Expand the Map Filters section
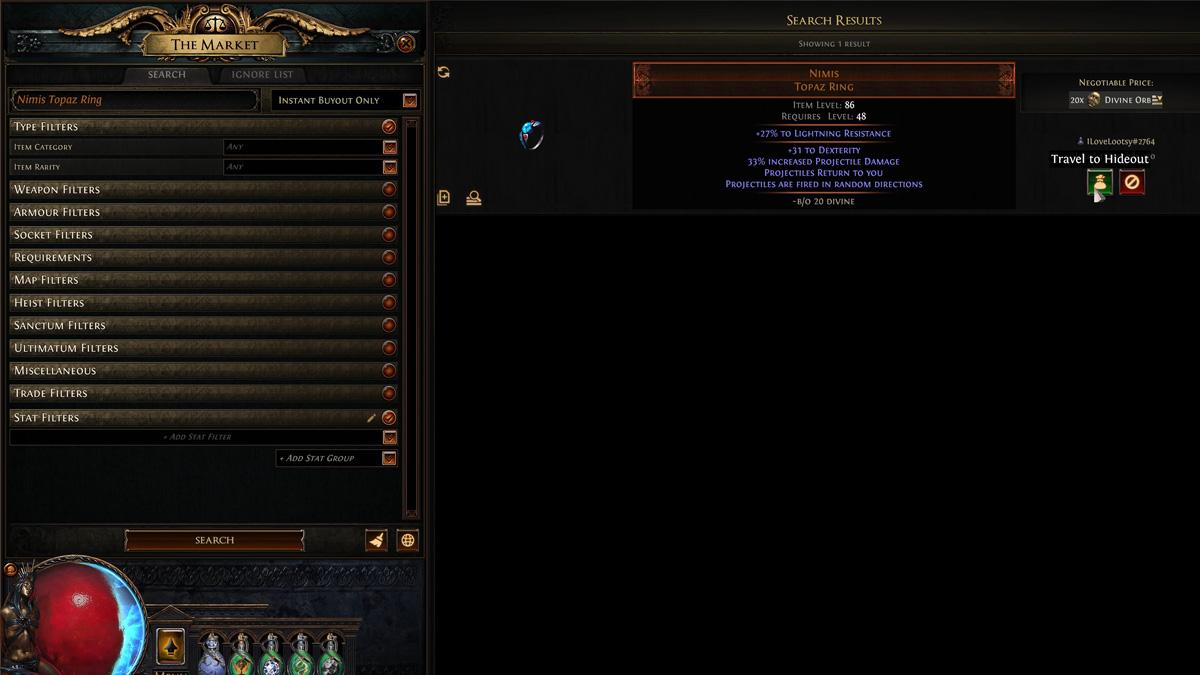The image size is (1200, 675). point(389,280)
